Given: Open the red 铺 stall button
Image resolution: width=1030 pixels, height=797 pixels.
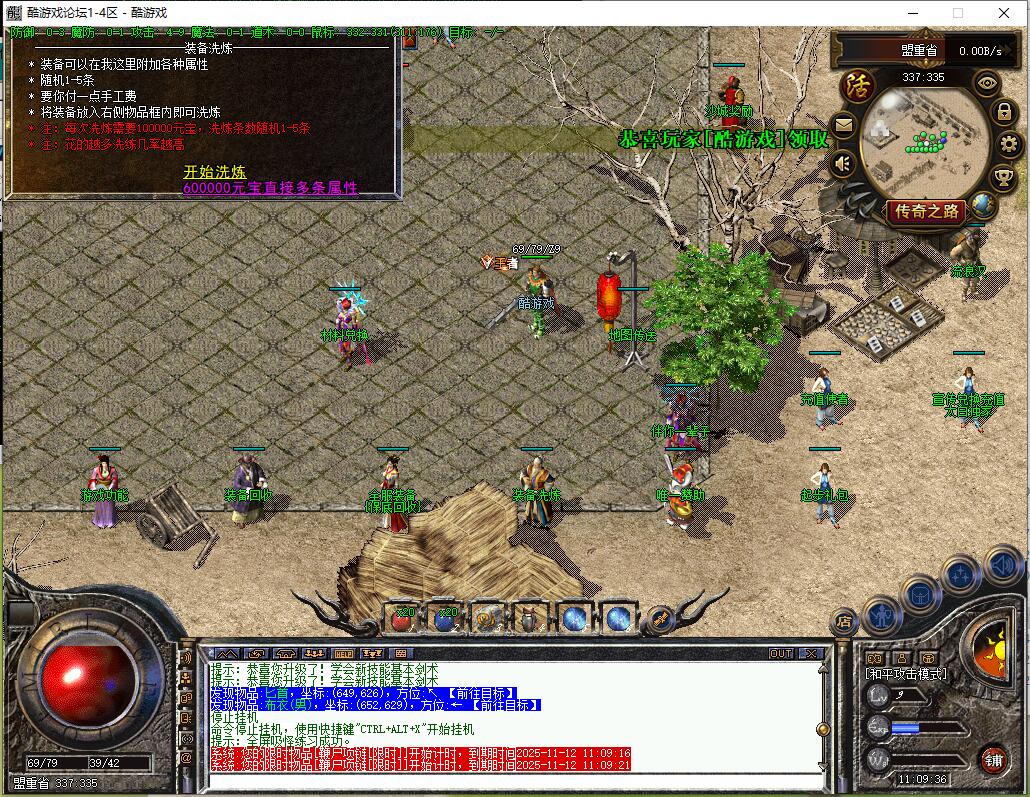Looking at the screenshot, I should (993, 759).
